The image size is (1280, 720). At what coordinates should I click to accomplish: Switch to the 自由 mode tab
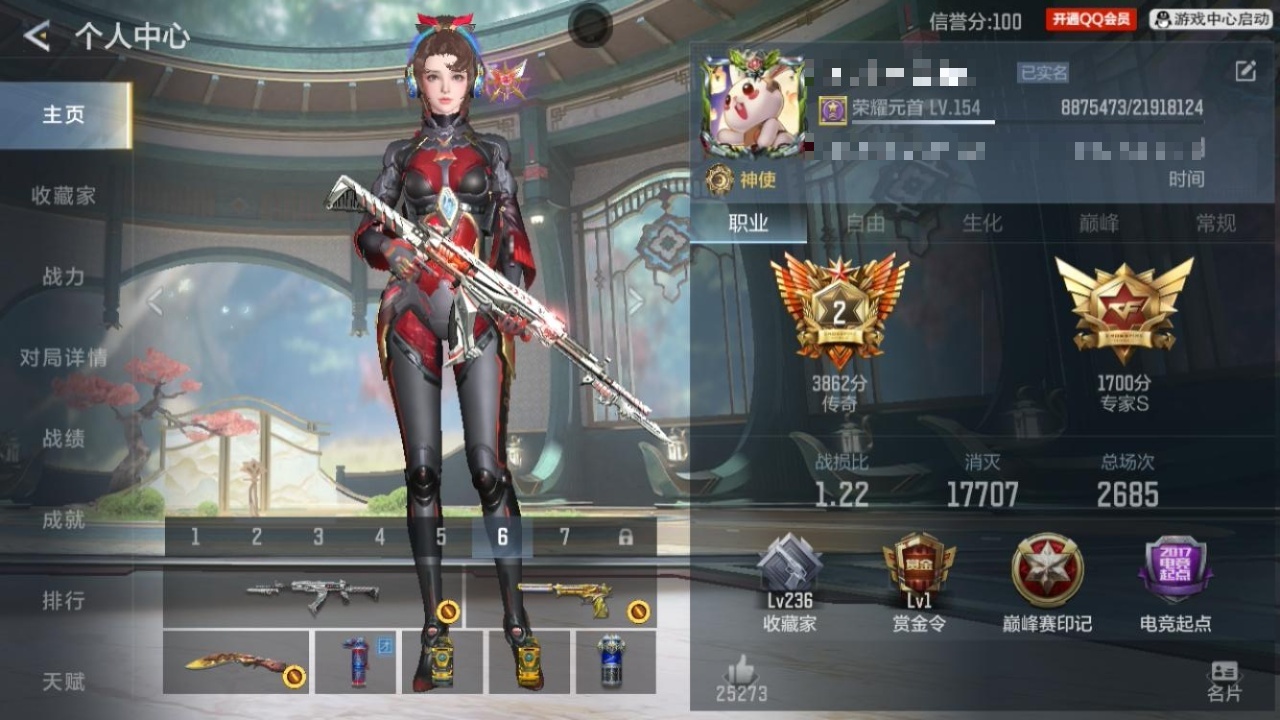click(x=865, y=223)
